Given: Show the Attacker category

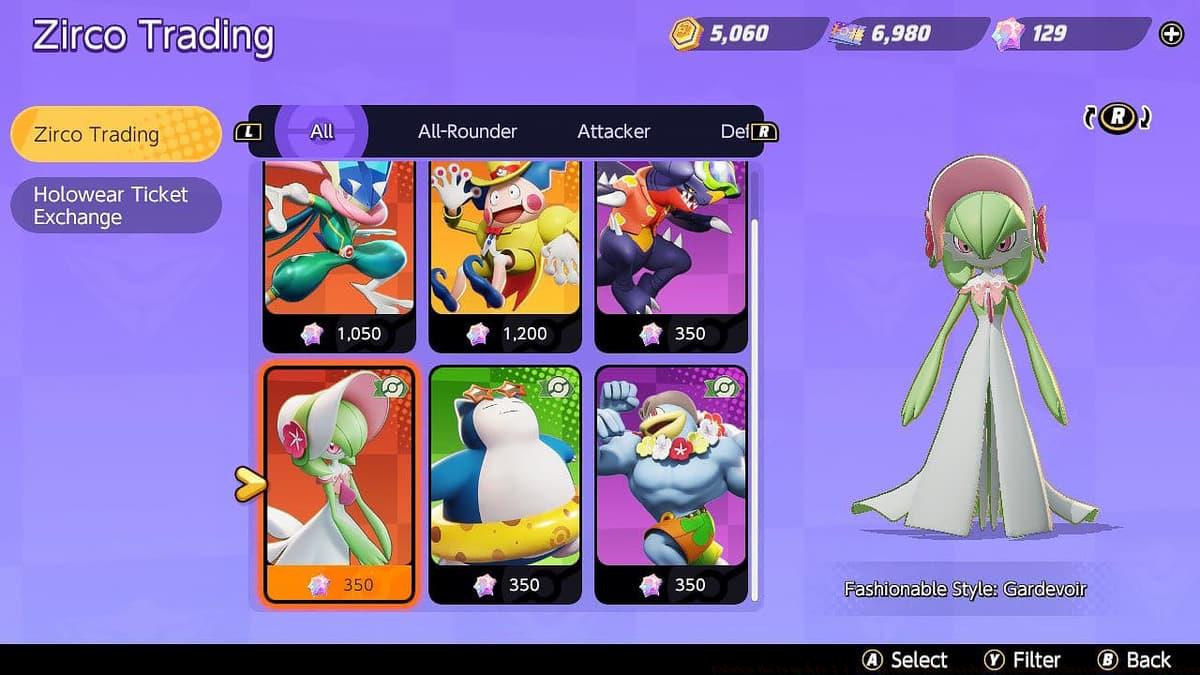Looking at the screenshot, I should (x=613, y=131).
